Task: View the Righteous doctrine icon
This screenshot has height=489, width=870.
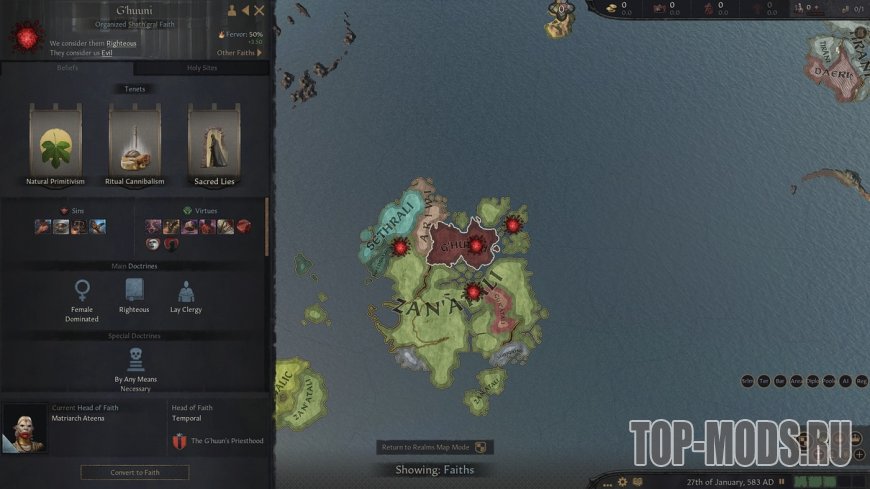Action: pyautogui.click(x=134, y=291)
